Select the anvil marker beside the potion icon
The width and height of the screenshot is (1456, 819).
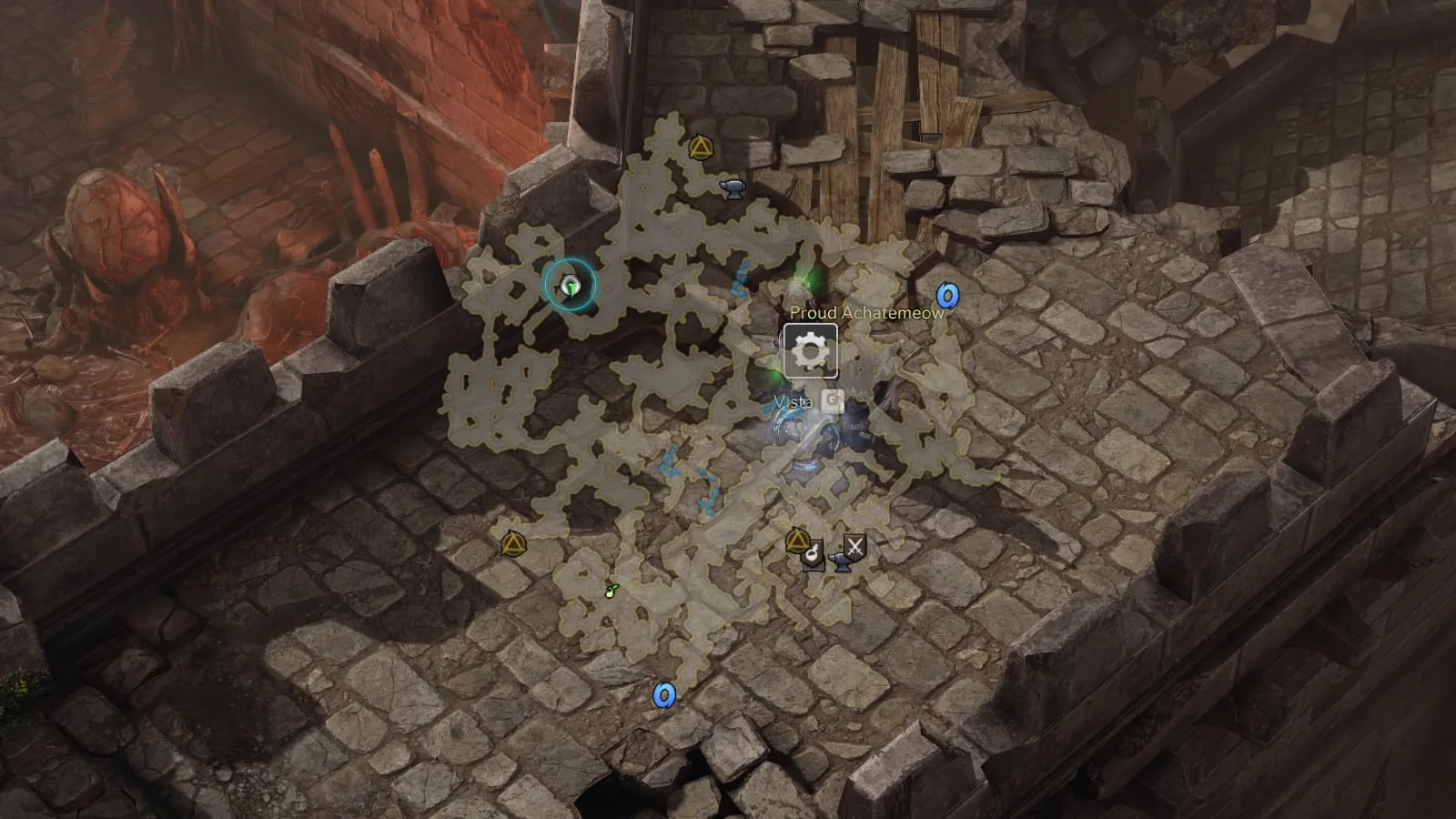pyautogui.click(x=840, y=564)
